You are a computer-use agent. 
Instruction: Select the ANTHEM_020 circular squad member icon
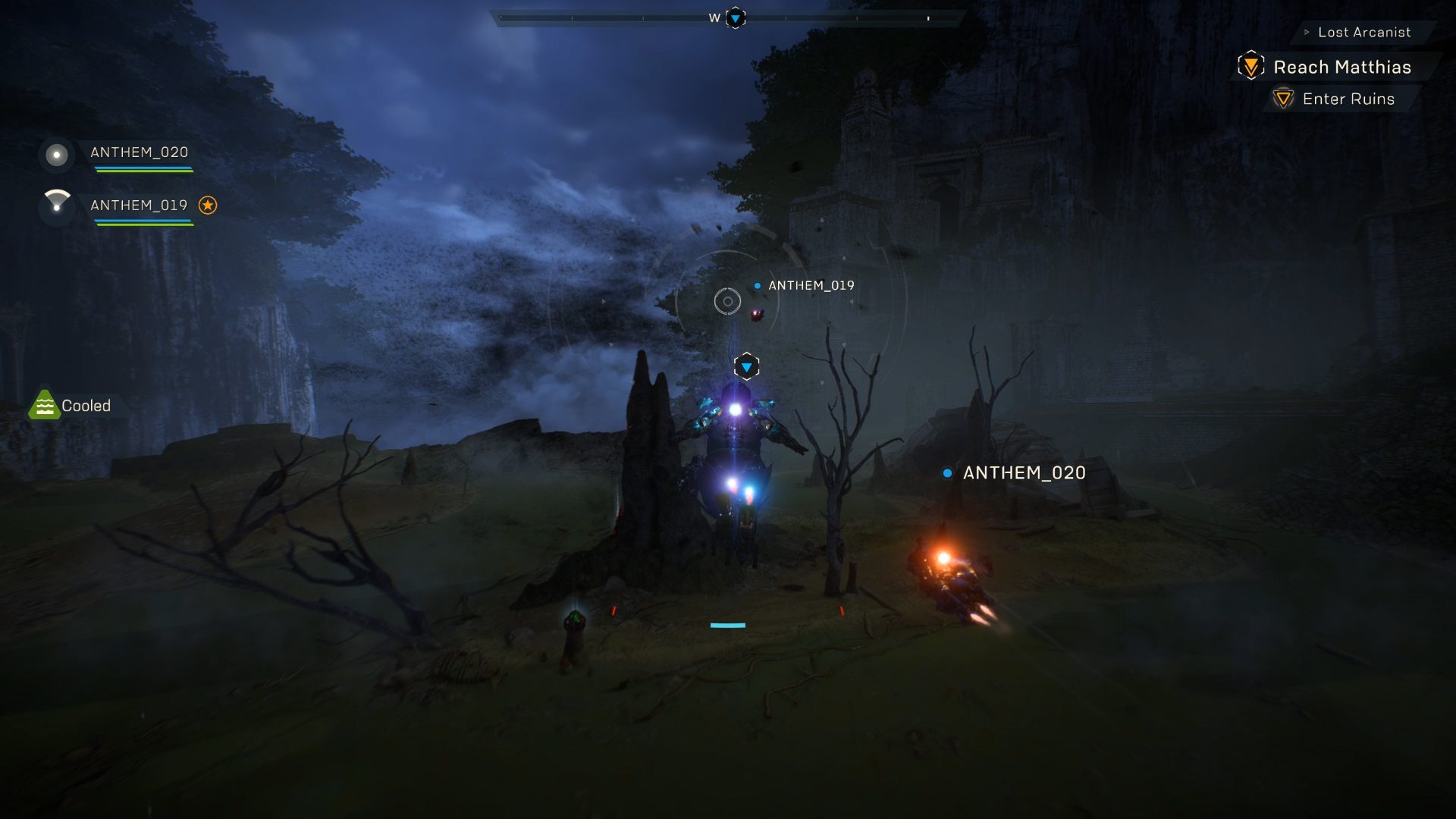pos(55,155)
